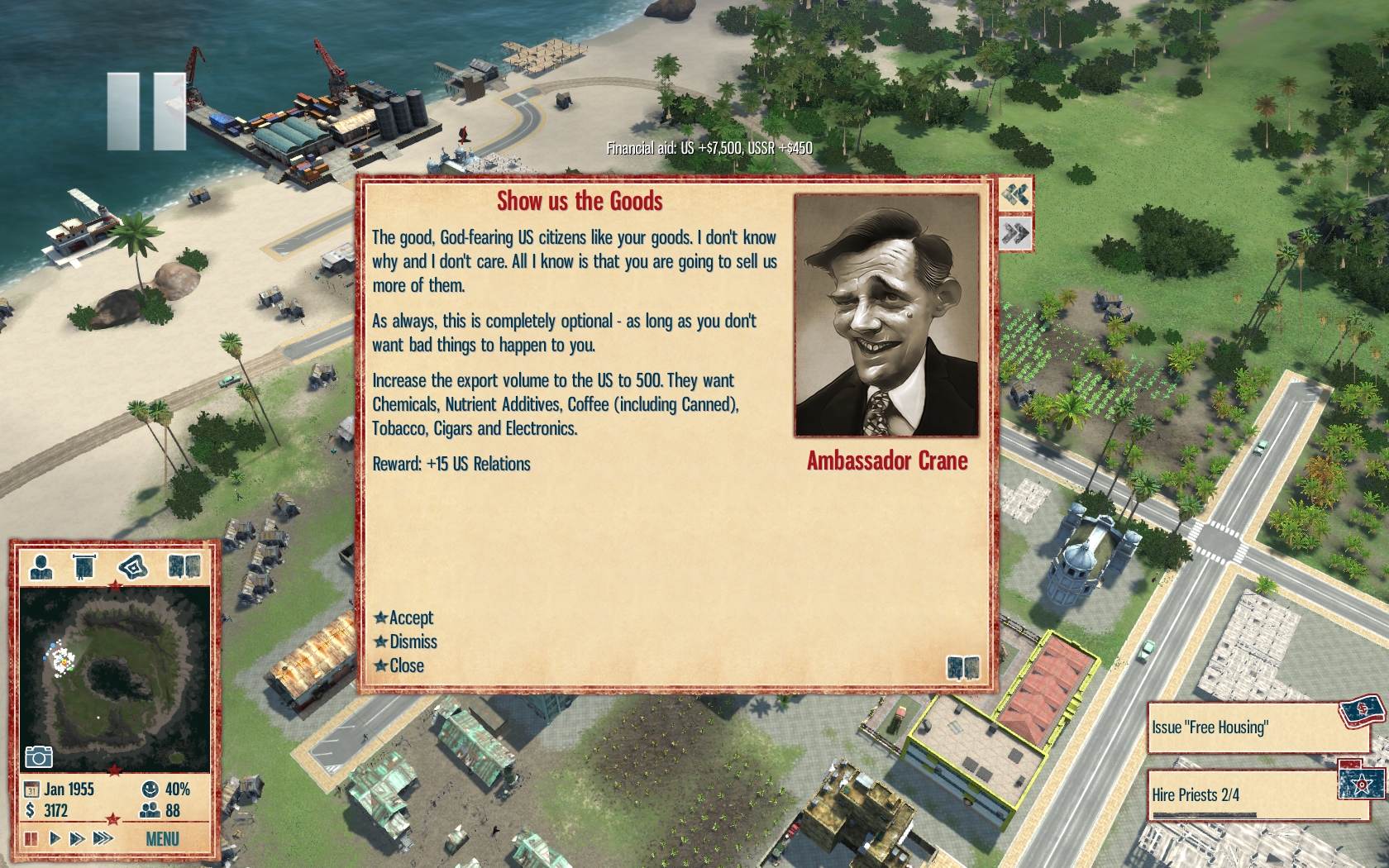The width and height of the screenshot is (1389, 868).
Task: Set game speed to normal play
Action: pyautogui.click(x=55, y=838)
